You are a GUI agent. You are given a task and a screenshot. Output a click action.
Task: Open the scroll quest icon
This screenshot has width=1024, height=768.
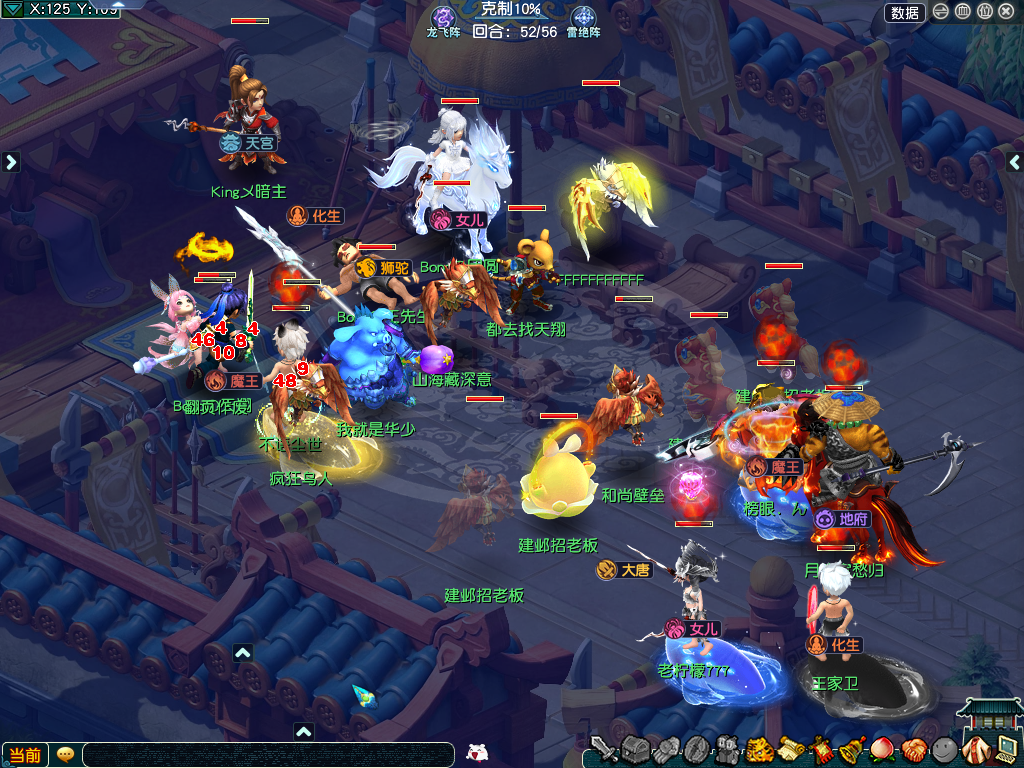(790, 749)
